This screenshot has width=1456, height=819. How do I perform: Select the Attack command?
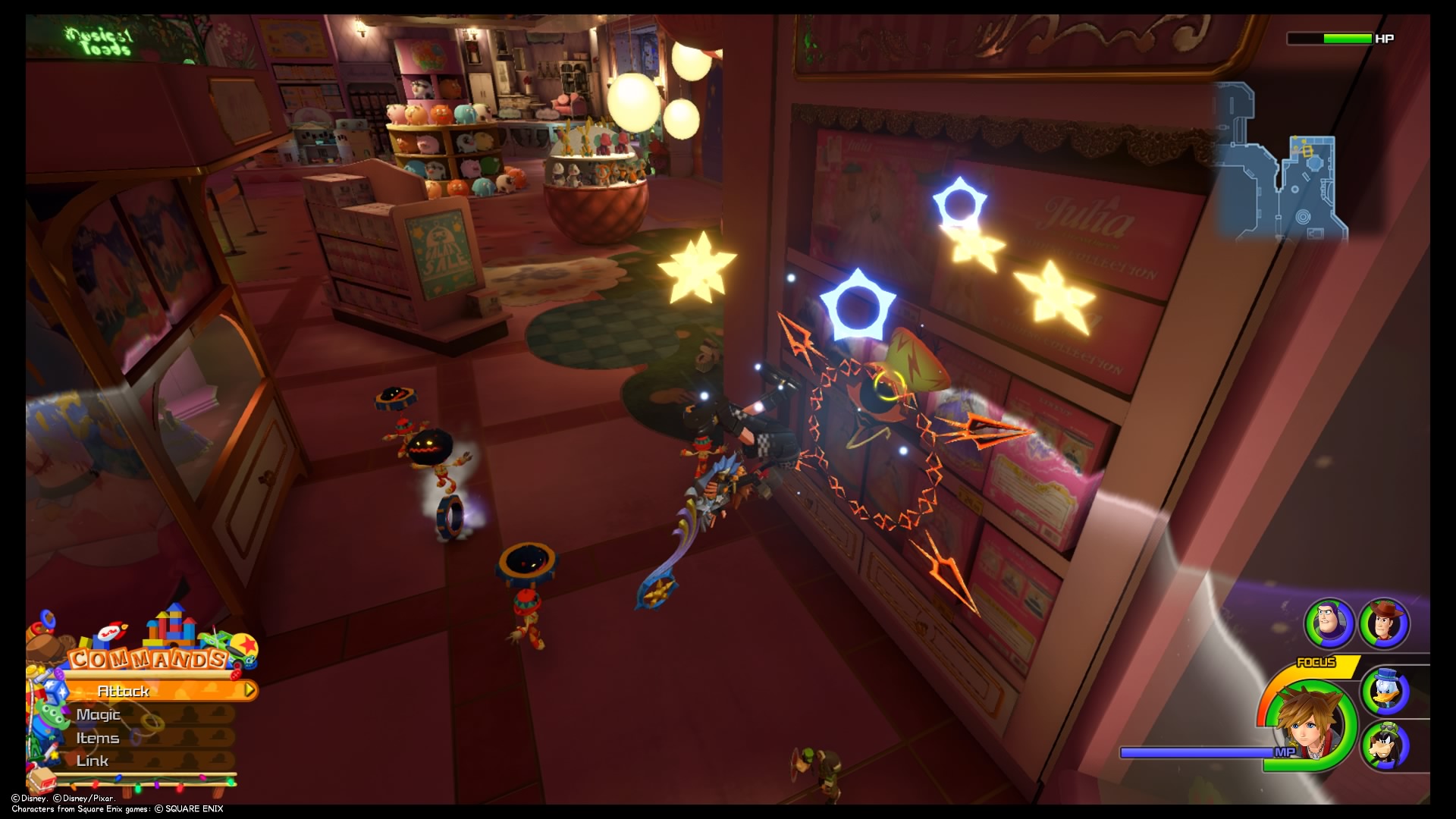[124, 691]
